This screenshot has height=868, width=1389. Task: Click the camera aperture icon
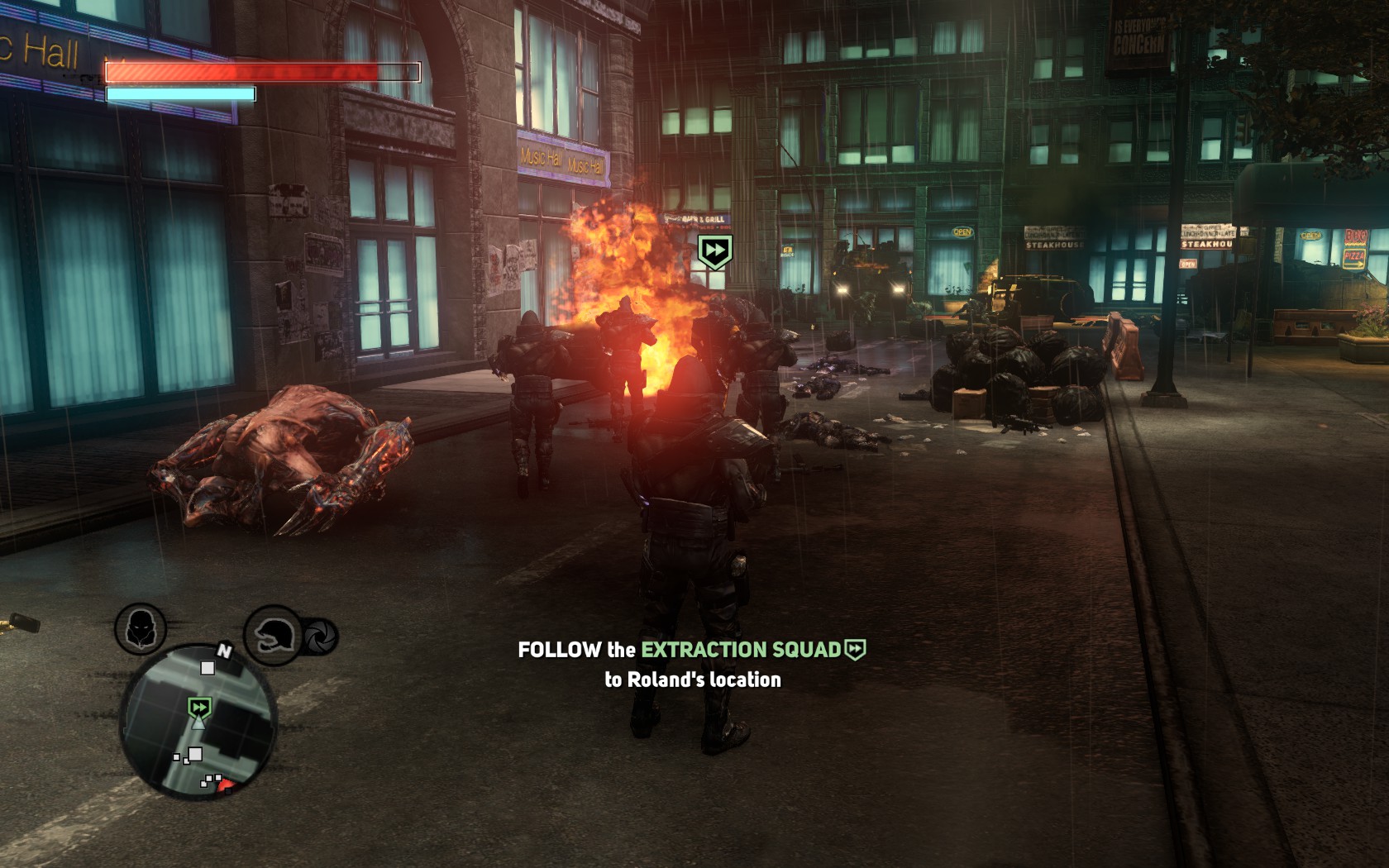(x=320, y=636)
